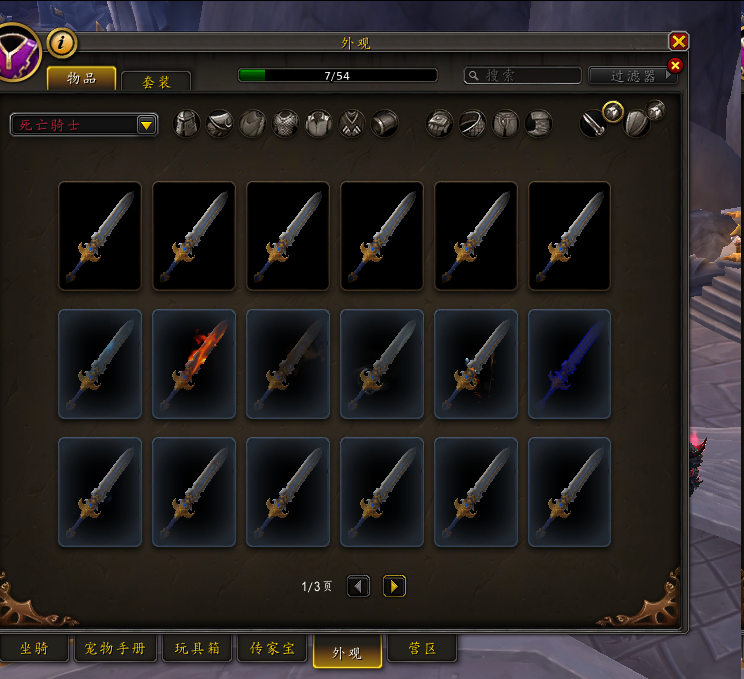This screenshot has height=679, width=744.
Task: Pick the dark blue sword appearance
Action: point(569,363)
